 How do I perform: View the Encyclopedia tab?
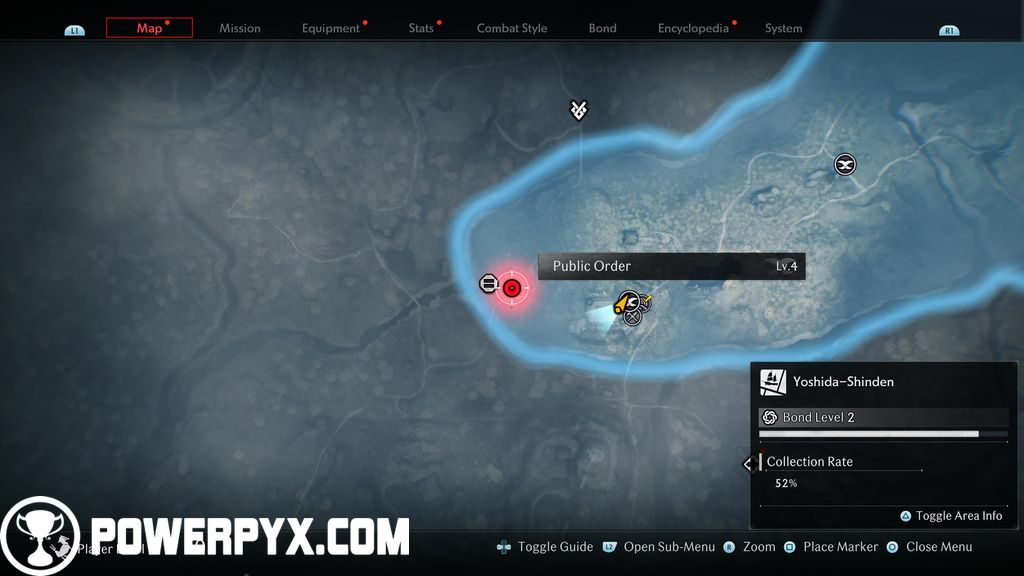693,28
